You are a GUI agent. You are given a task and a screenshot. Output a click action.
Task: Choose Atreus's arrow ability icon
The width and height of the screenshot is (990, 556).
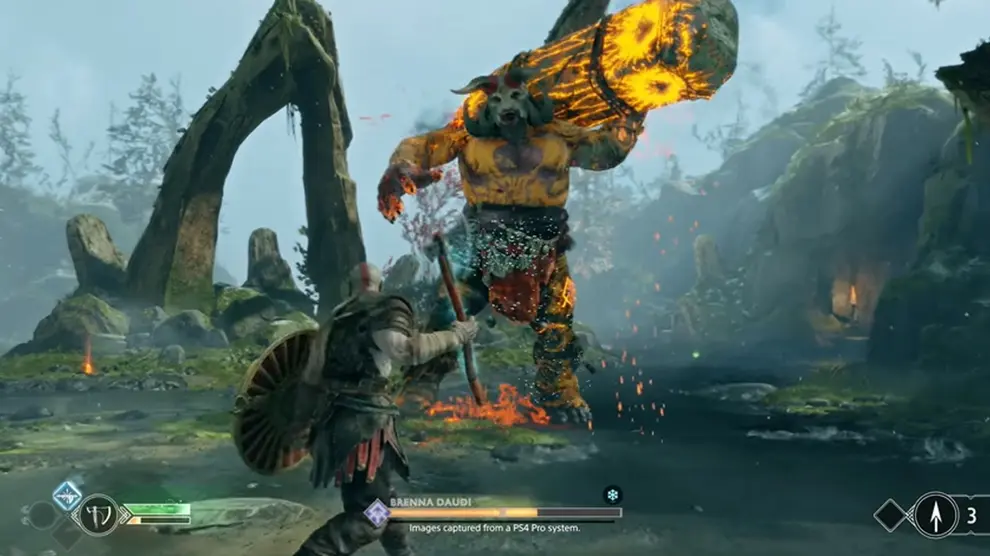tap(935, 515)
